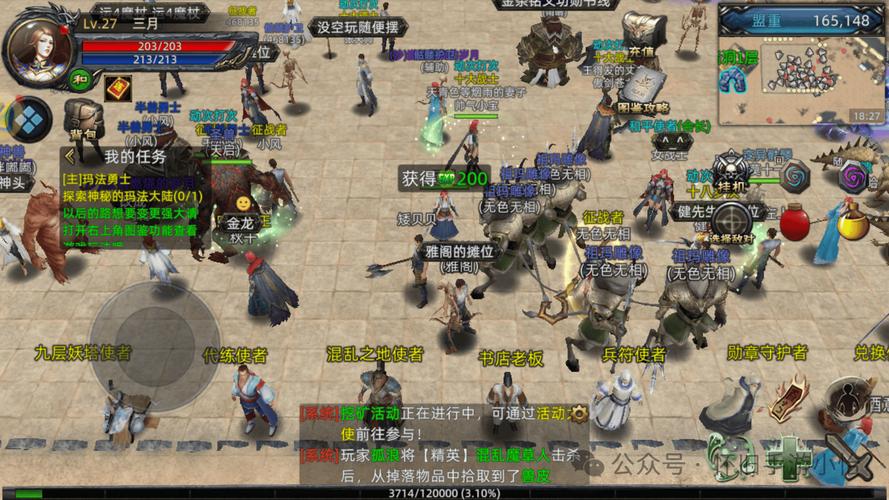The height and width of the screenshot is (500, 889).
Task: Activate the purple swirl skill
Action: (853, 176)
